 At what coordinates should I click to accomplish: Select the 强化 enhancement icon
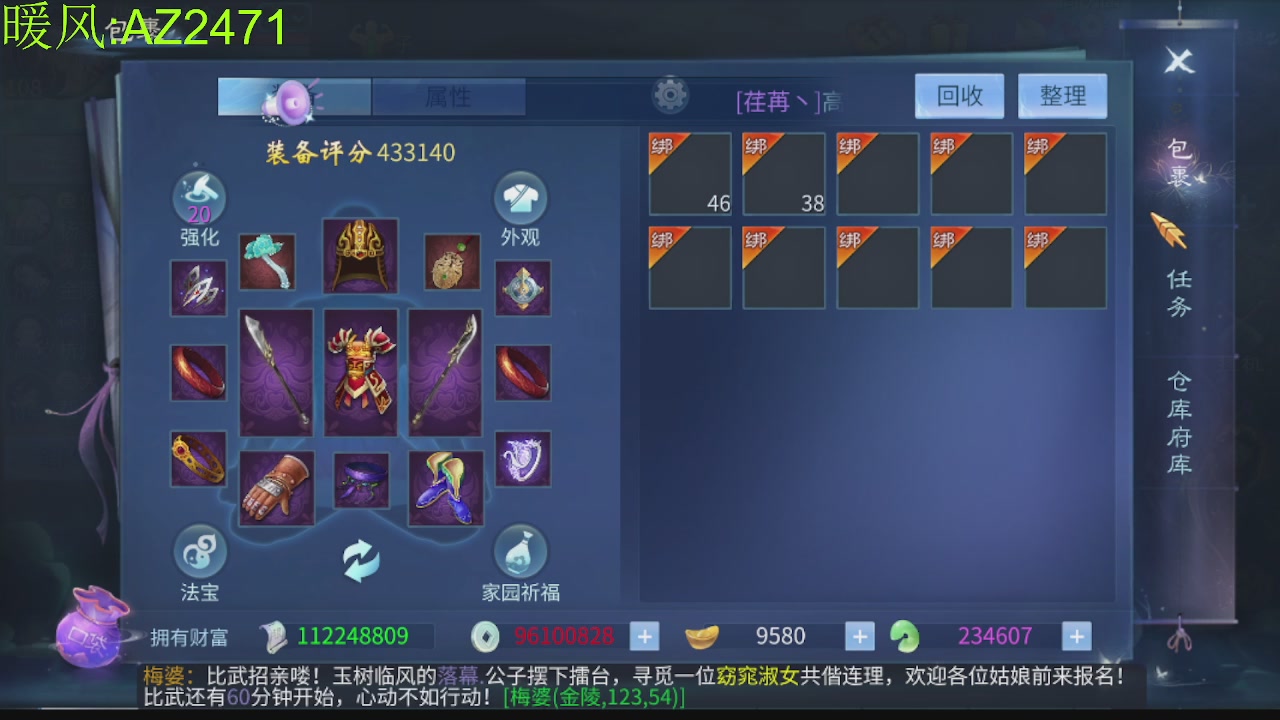pyautogui.click(x=199, y=196)
